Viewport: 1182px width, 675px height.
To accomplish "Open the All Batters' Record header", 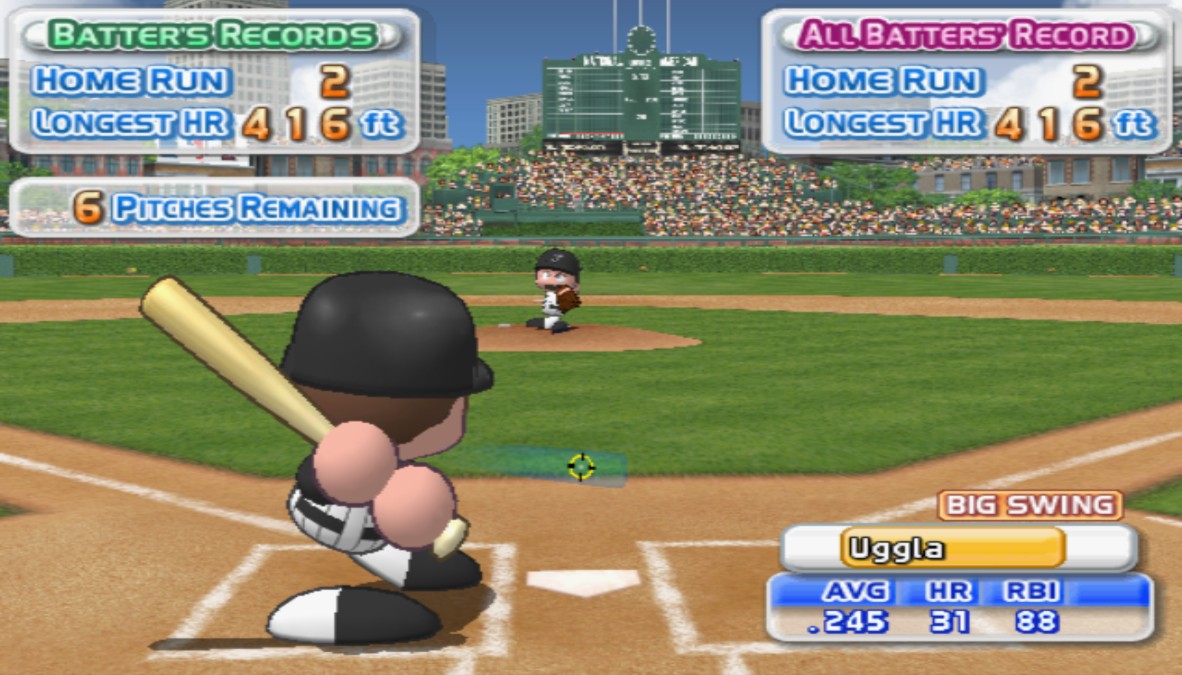I will click(x=966, y=35).
